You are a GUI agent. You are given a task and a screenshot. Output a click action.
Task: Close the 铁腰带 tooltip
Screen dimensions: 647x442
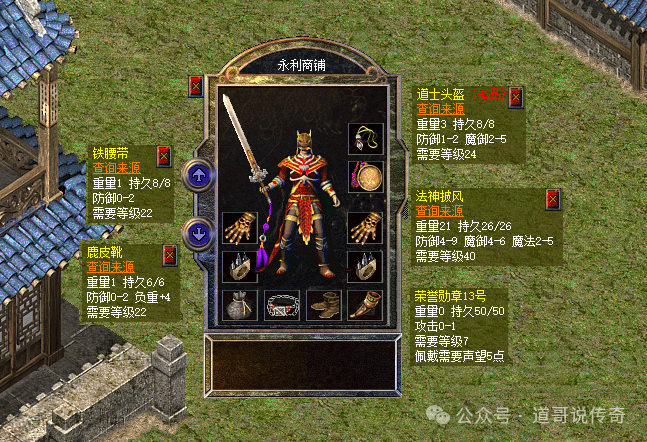(164, 155)
